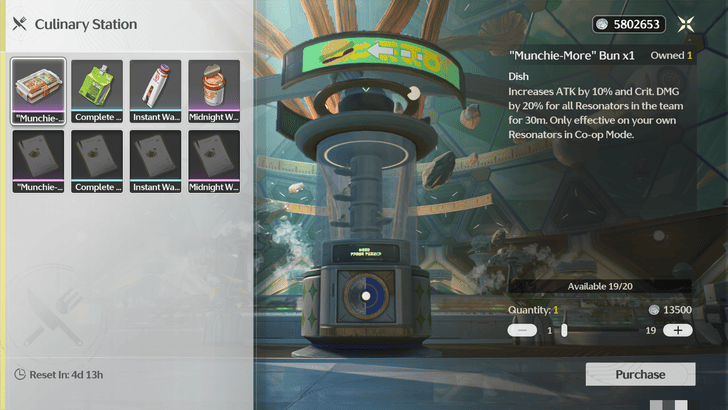Viewport: 728px width, 410px height.
Task: Select the Complete recipe sheet
Action: click(x=97, y=160)
